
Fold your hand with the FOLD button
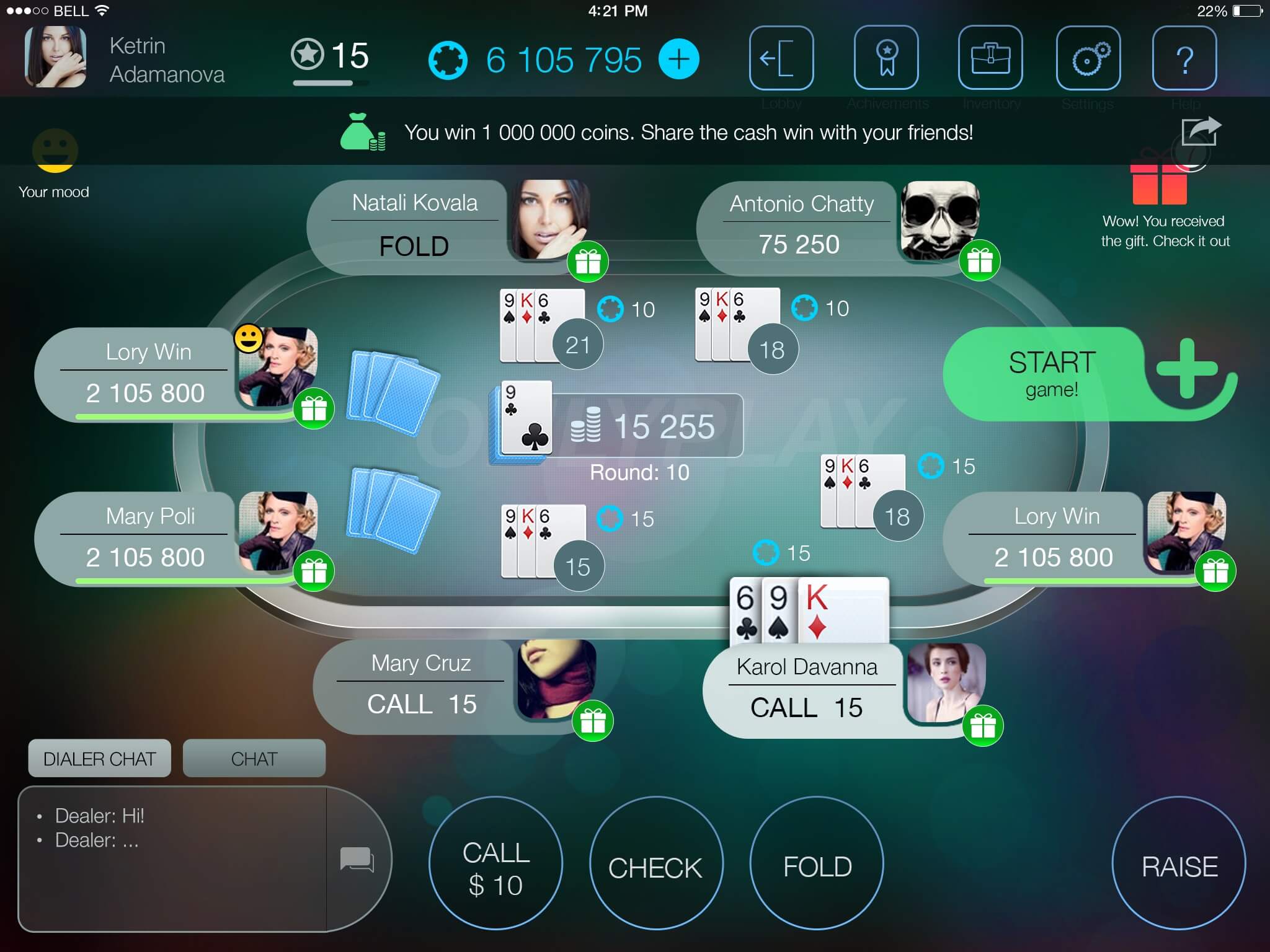point(817,864)
